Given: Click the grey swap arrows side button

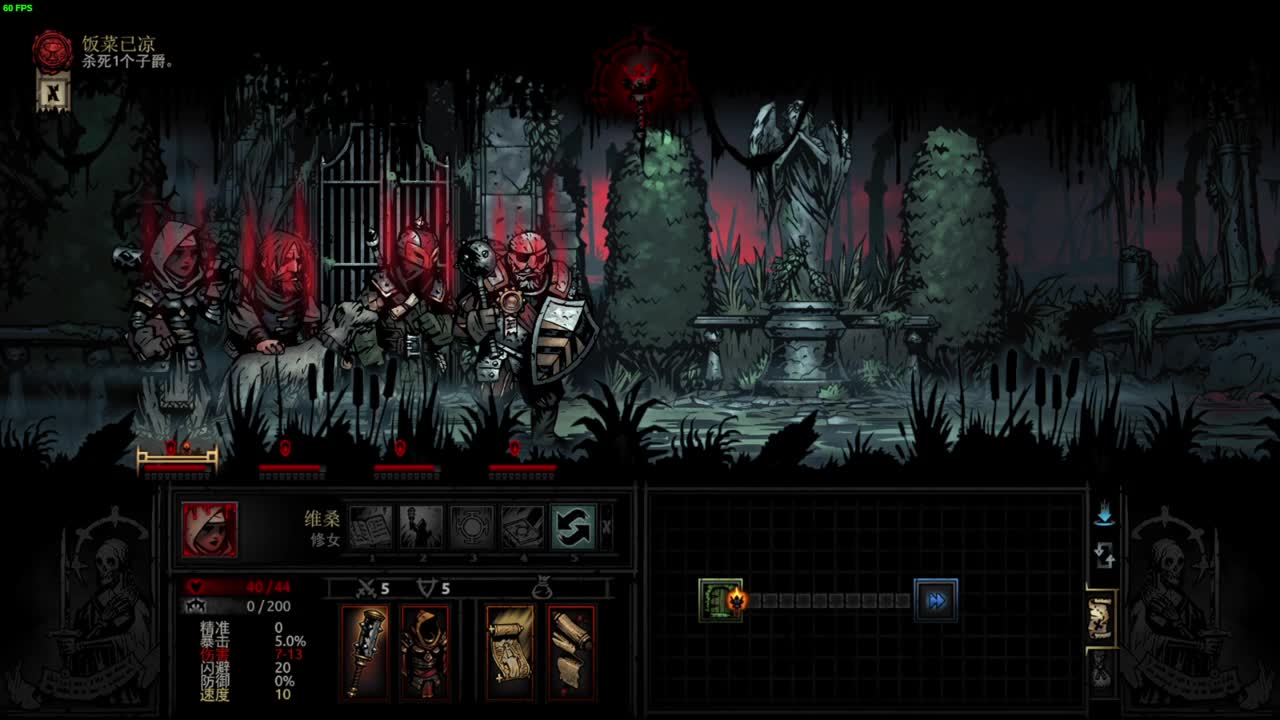Looking at the screenshot, I should tap(1104, 555).
